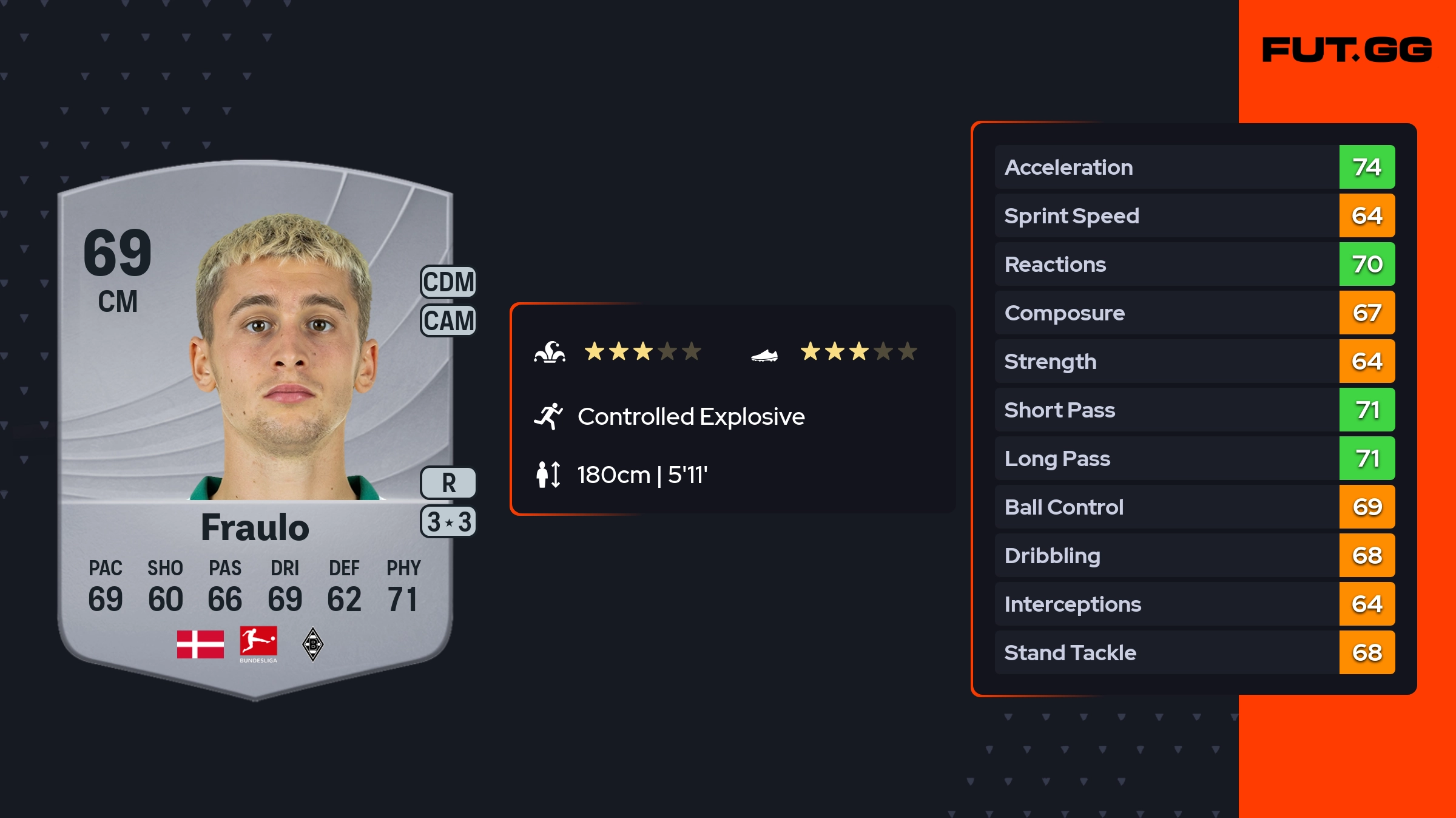Select the Sprint Speed stat row
The height and width of the screenshot is (818, 1456).
pyautogui.click(x=1194, y=215)
